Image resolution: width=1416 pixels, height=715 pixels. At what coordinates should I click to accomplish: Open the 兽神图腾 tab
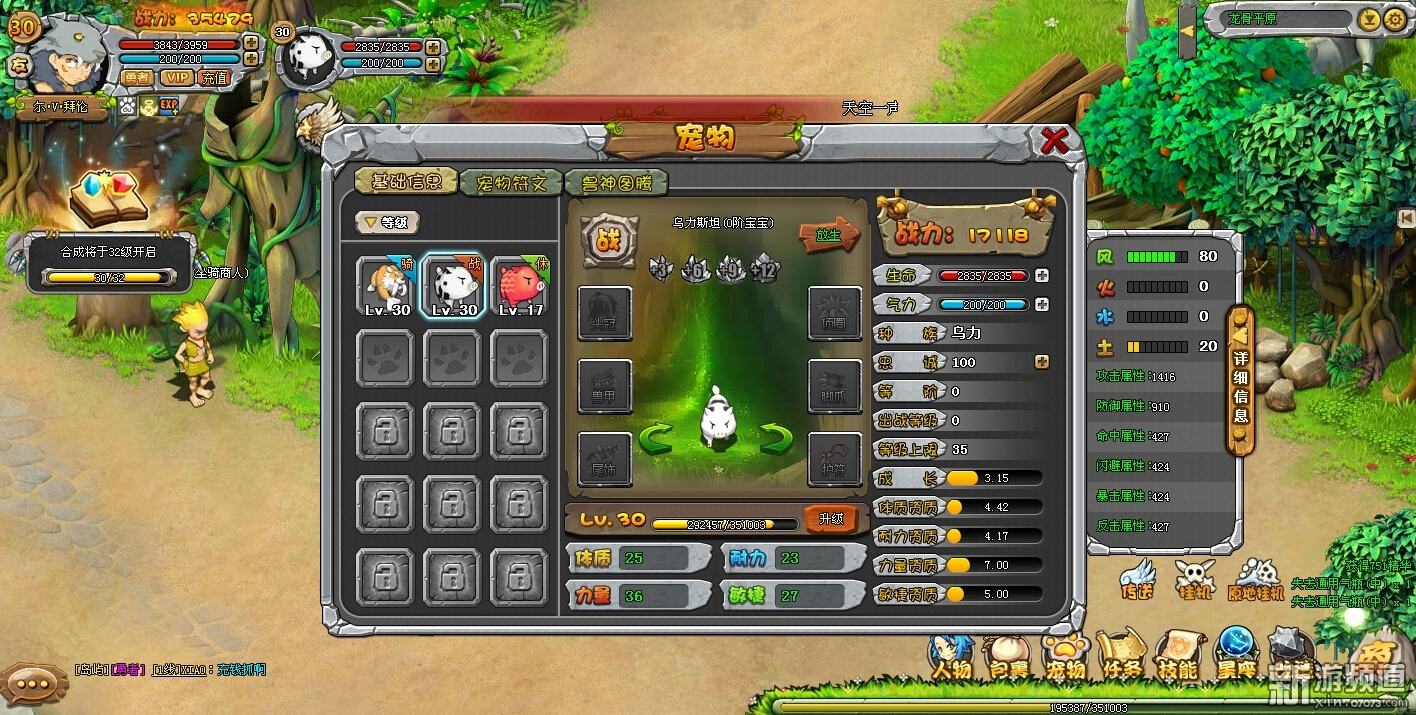(x=615, y=183)
